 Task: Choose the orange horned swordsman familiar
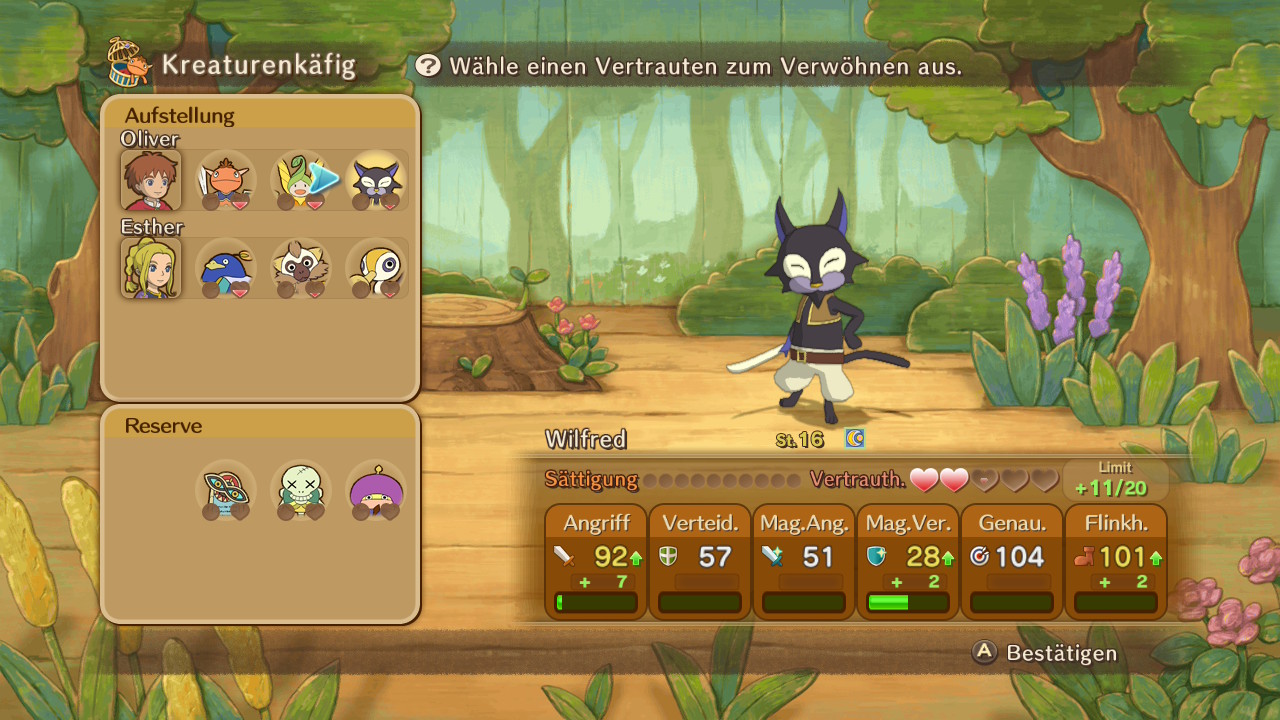226,181
